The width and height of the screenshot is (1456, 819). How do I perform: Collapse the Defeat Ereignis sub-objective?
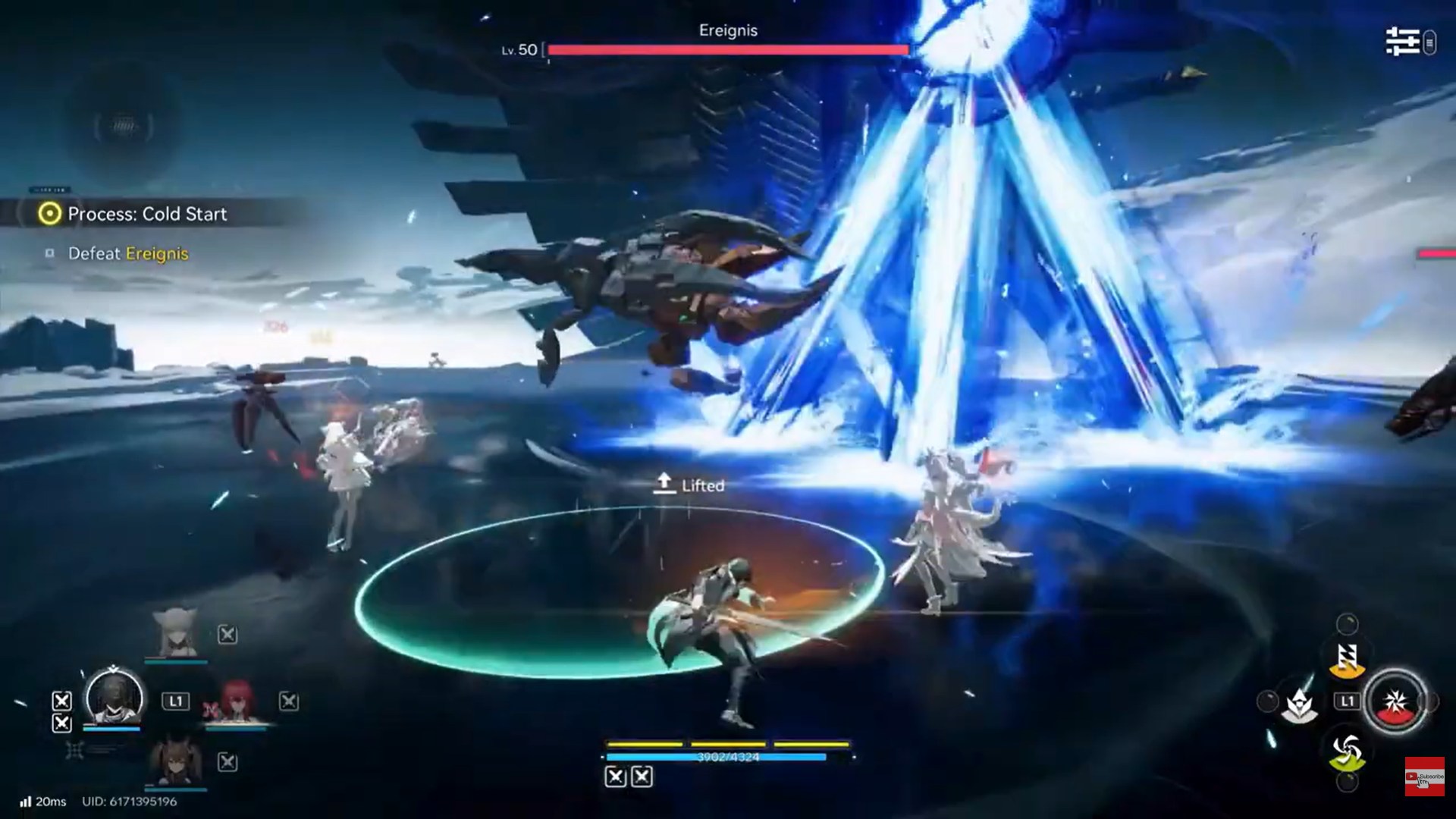tap(127, 254)
